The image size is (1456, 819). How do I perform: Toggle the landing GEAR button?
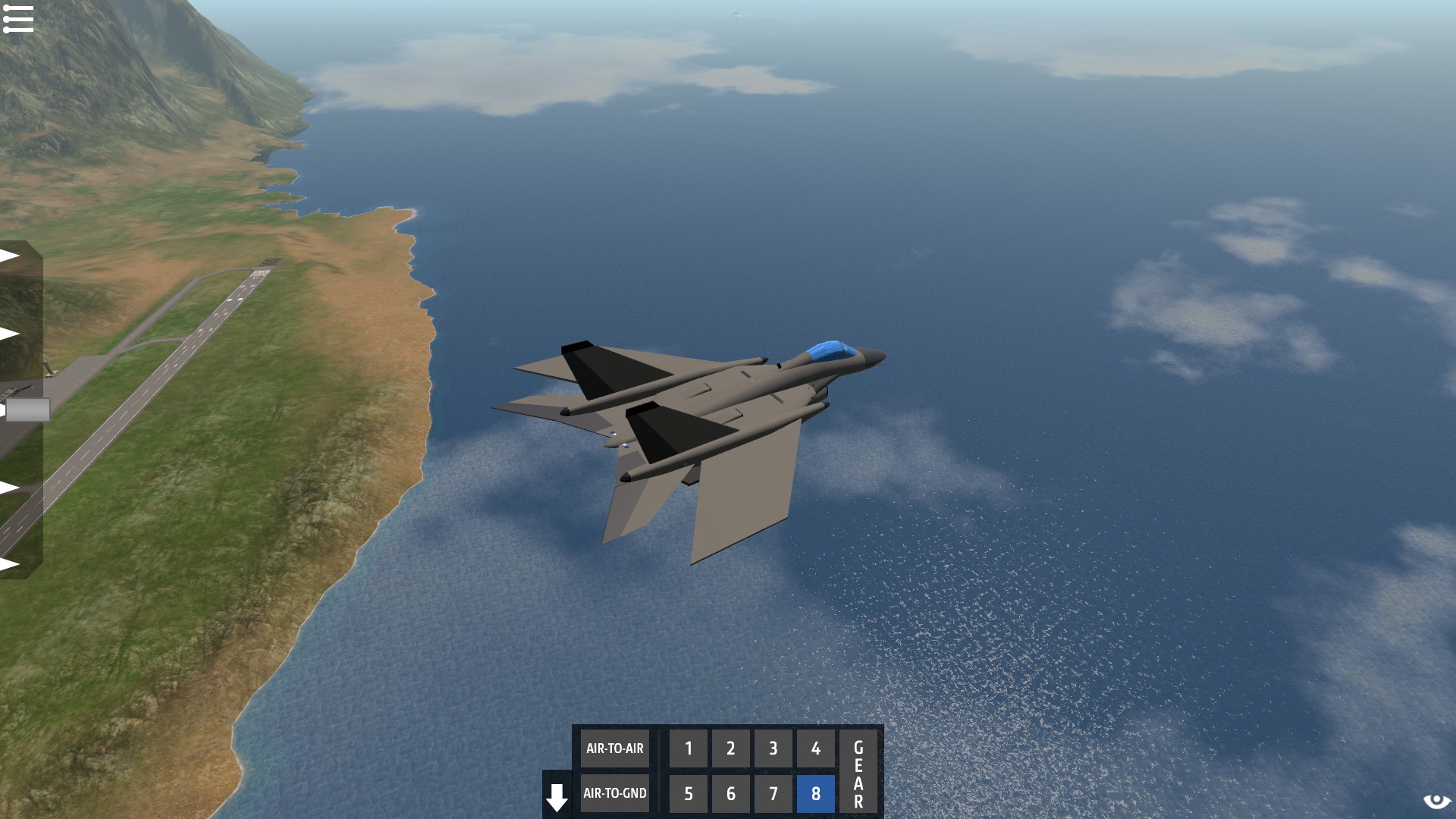coord(858,771)
